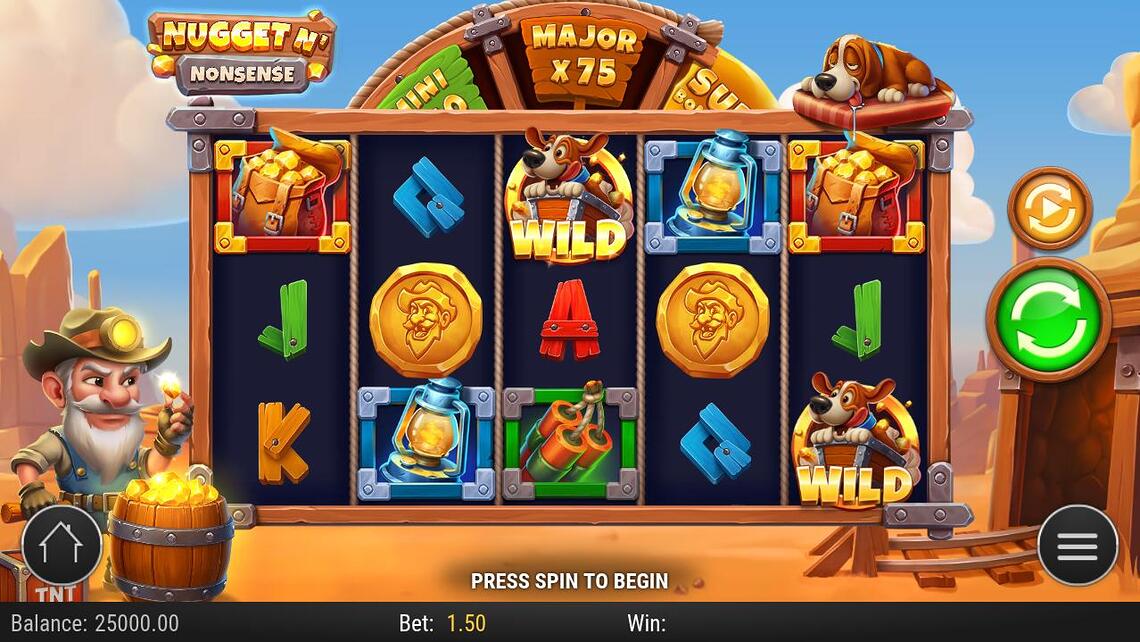This screenshot has width=1140, height=642.
Task: Go to the home screen
Action: point(61,545)
